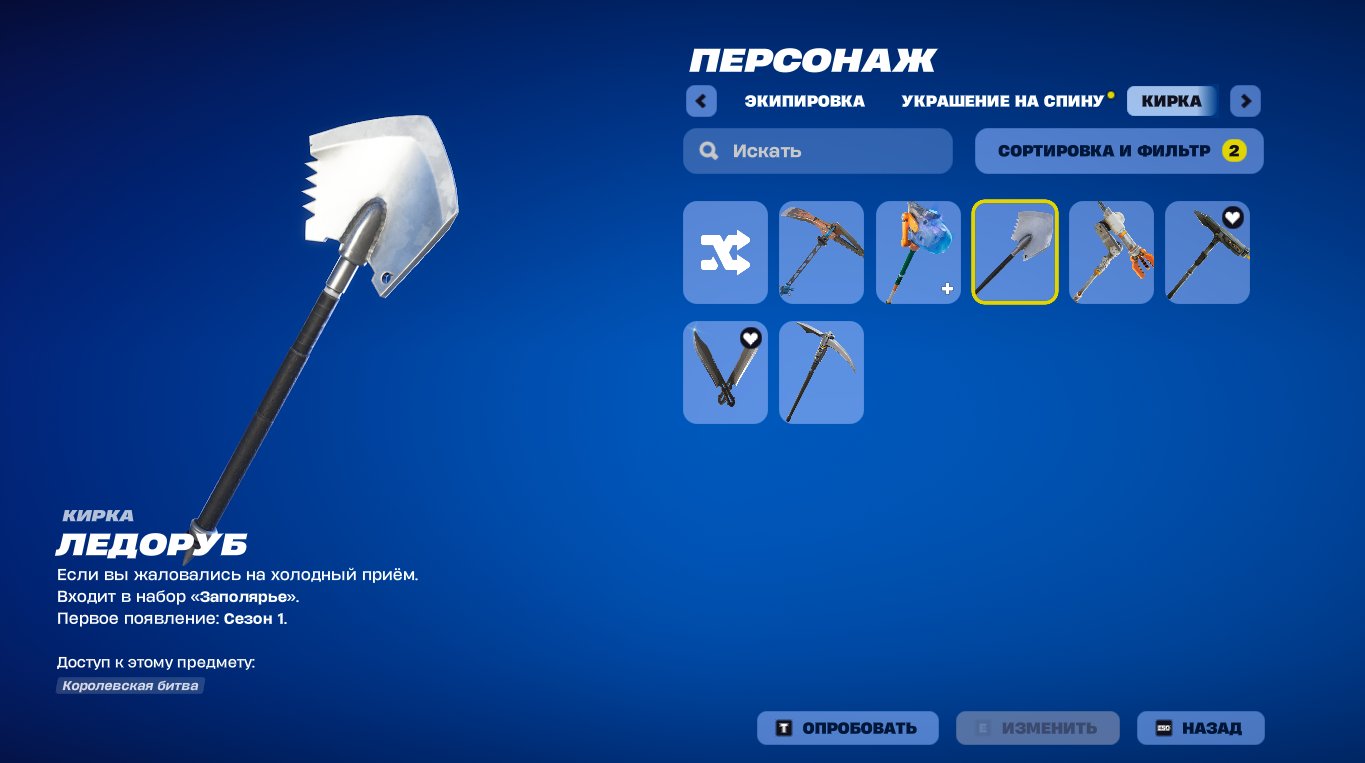Select the blue crystal pickaxe with plus badge

coord(917,252)
